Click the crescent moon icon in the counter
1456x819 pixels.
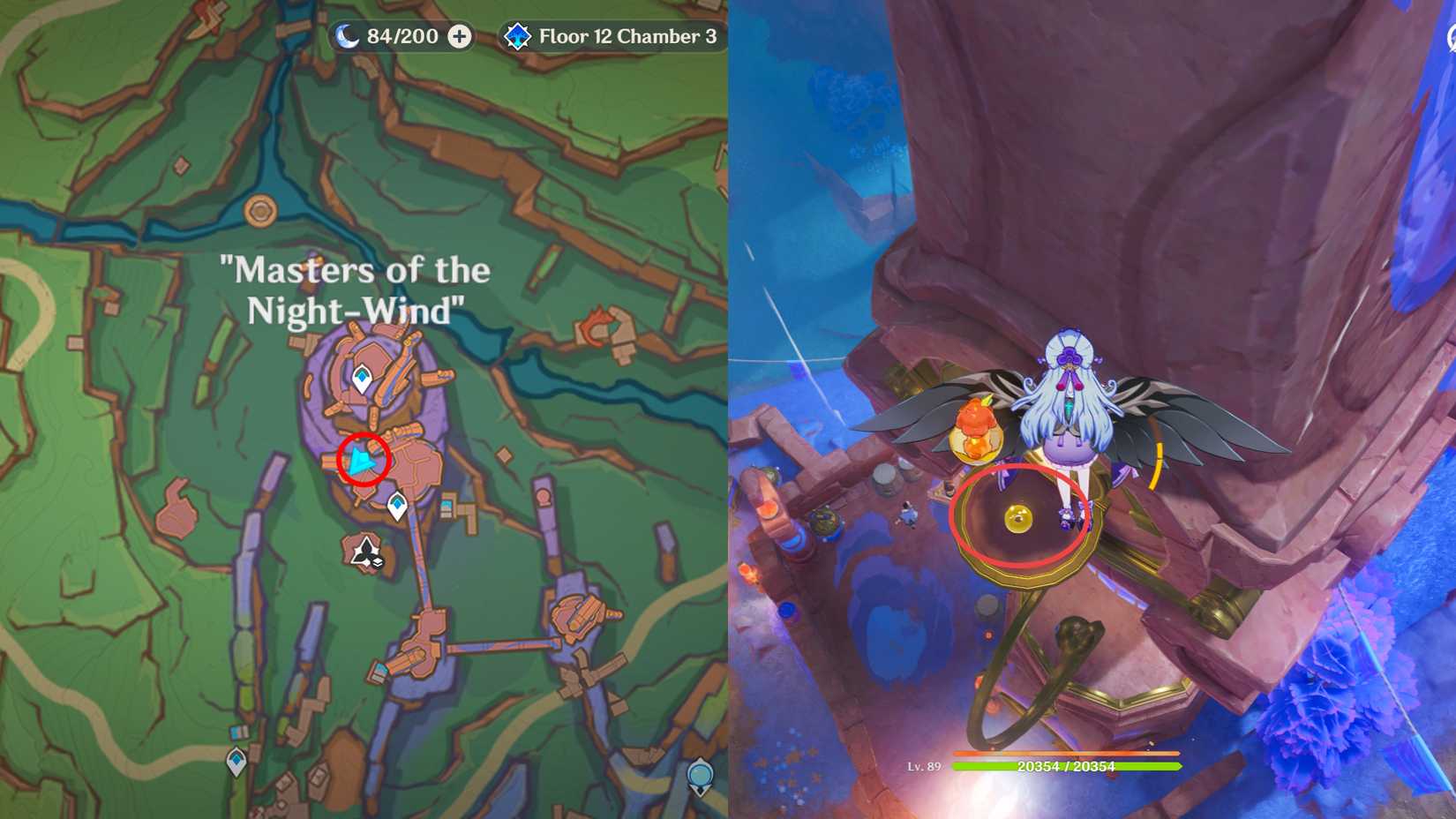[x=346, y=37]
